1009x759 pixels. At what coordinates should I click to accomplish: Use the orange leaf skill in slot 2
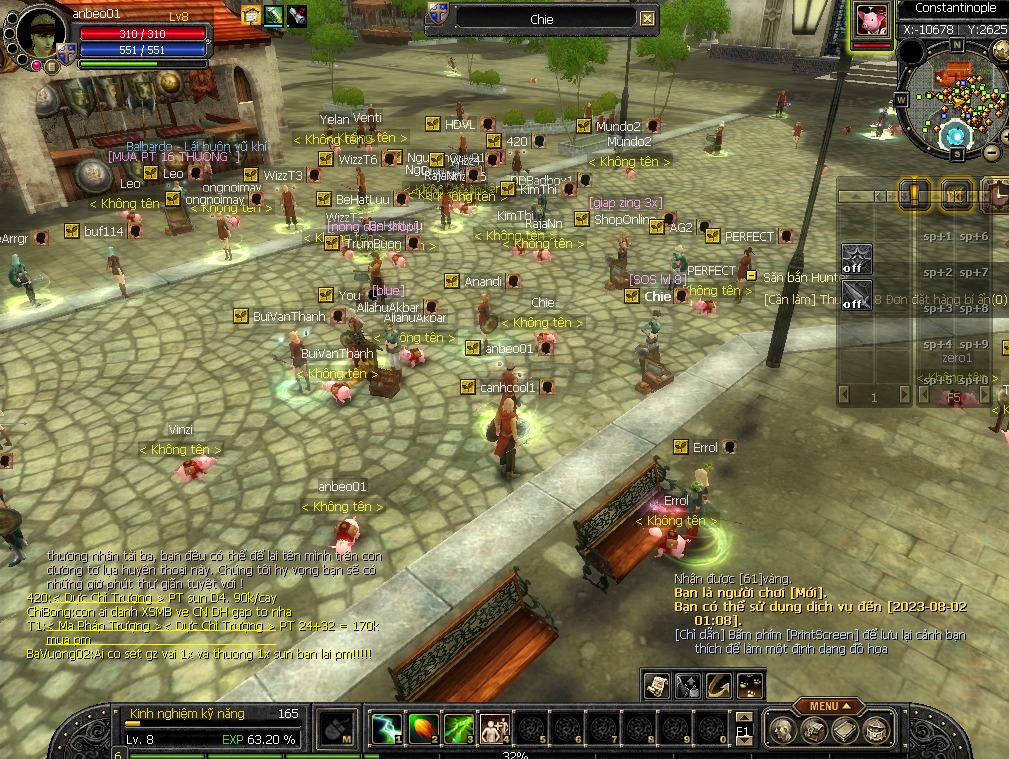[x=422, y=729]
